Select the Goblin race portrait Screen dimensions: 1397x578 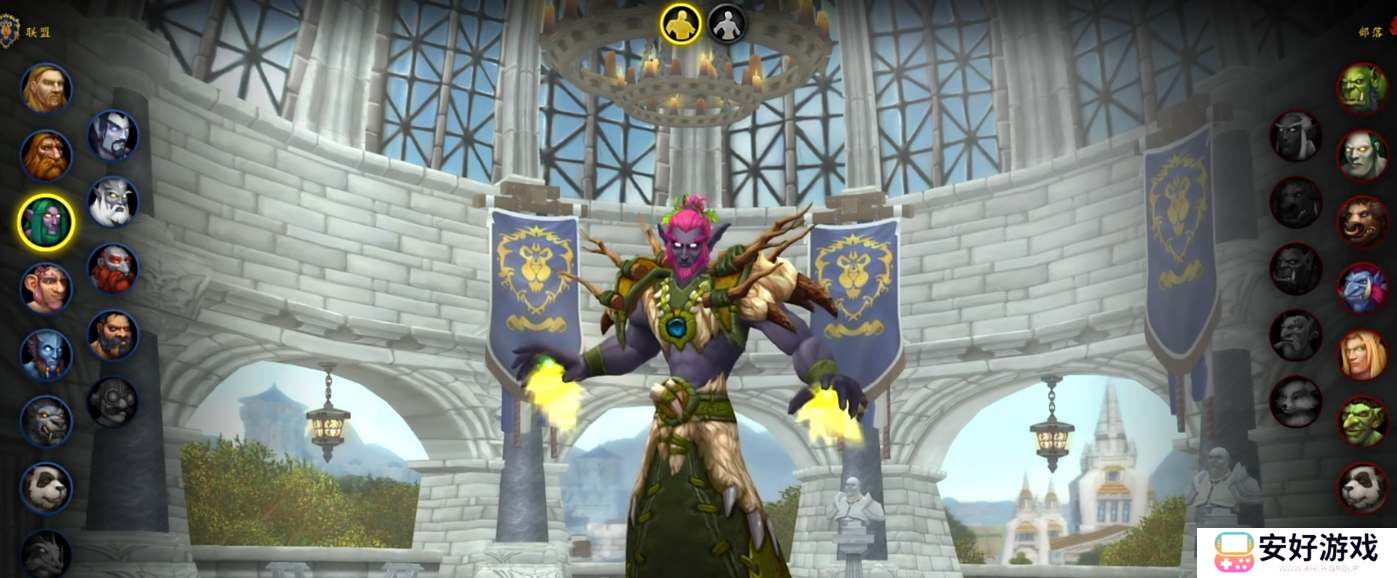coord(1362,421)
